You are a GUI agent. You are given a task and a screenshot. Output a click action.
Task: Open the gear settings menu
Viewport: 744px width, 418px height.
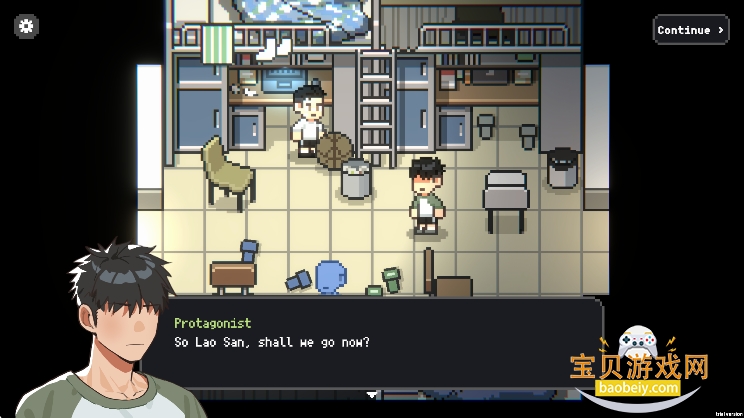click(x=26, y=27)
